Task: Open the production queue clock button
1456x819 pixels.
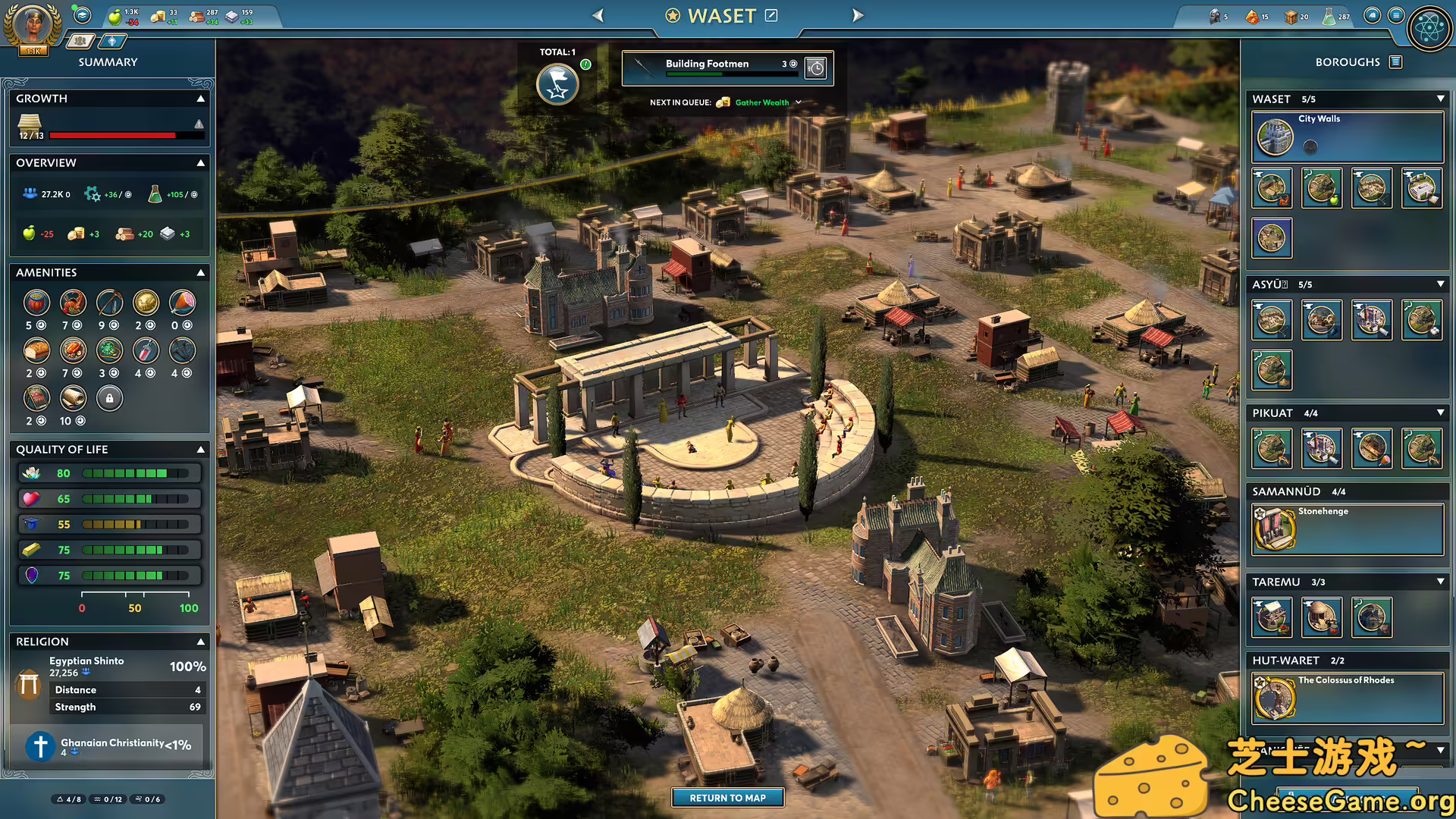Action: coord(816,68)
